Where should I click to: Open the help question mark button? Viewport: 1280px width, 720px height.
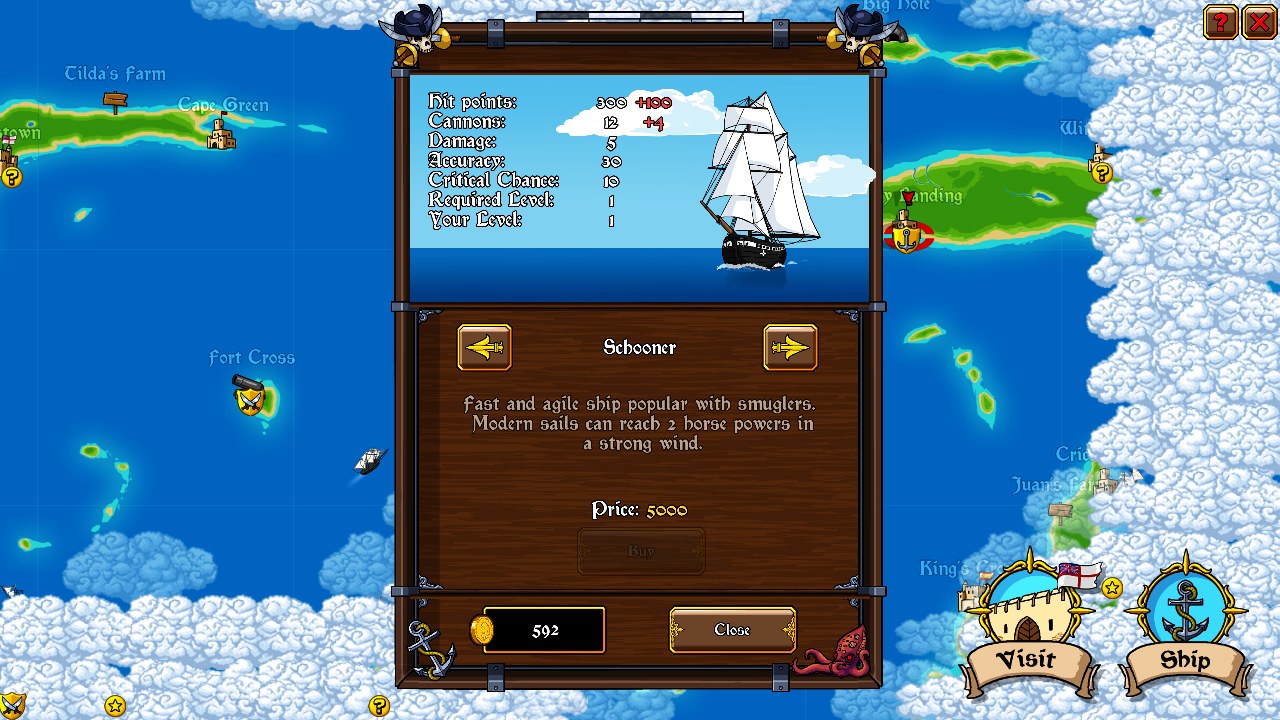(x=1220, y=22)
